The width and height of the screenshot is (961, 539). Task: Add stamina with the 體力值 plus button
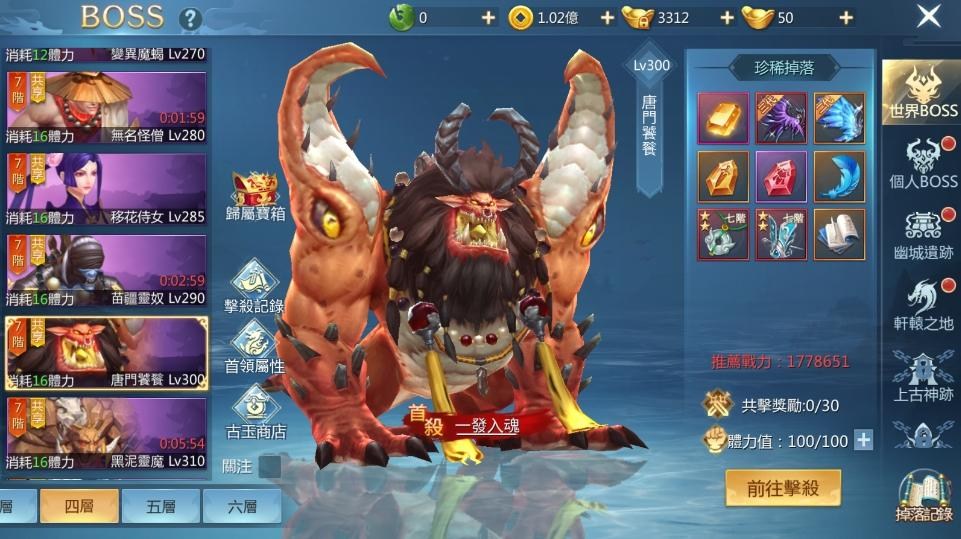coord(863,440)
